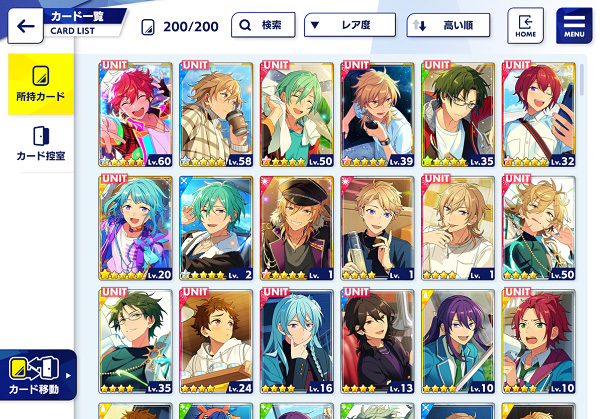Open the 検索 search button
Viewport: 600px width, 419px height.
point(263,25)
